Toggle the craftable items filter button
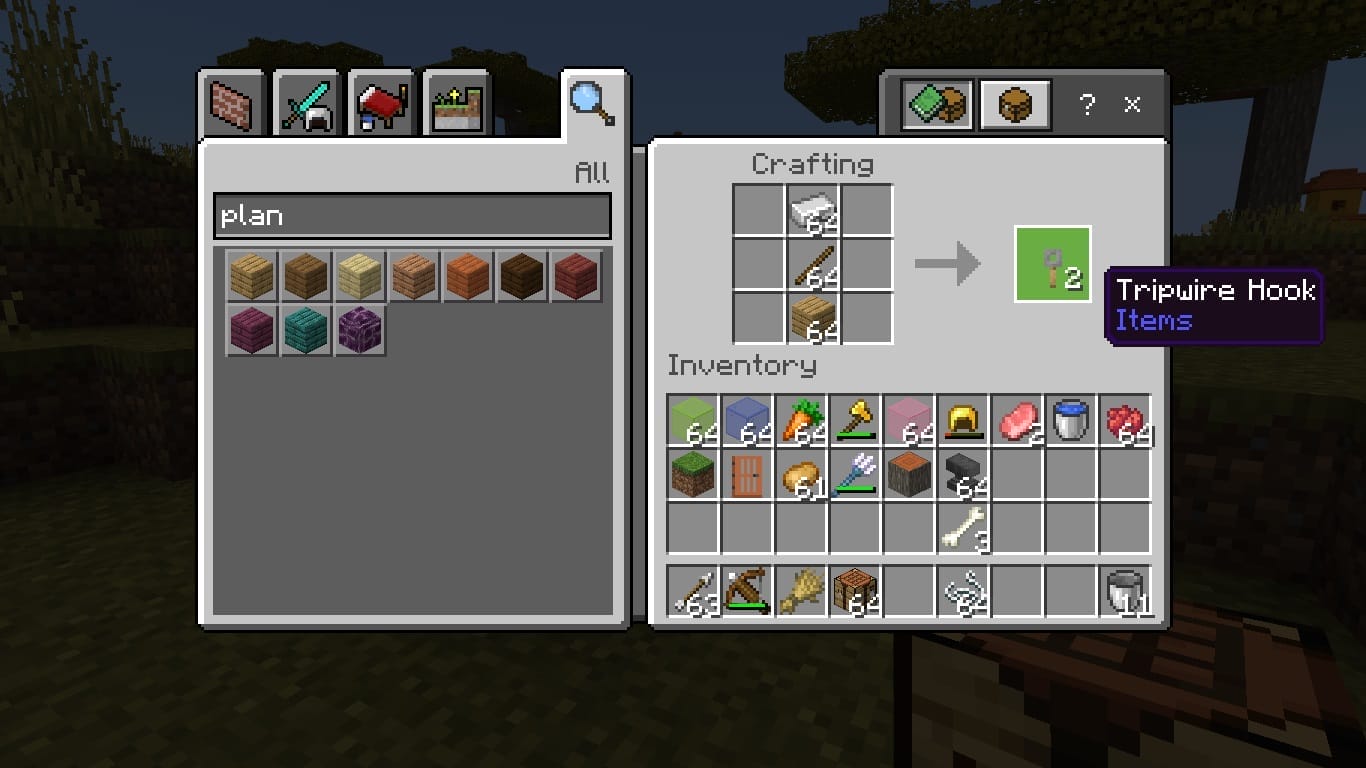The height and width of the screenshot is (768, 1366). coord(937,102)
